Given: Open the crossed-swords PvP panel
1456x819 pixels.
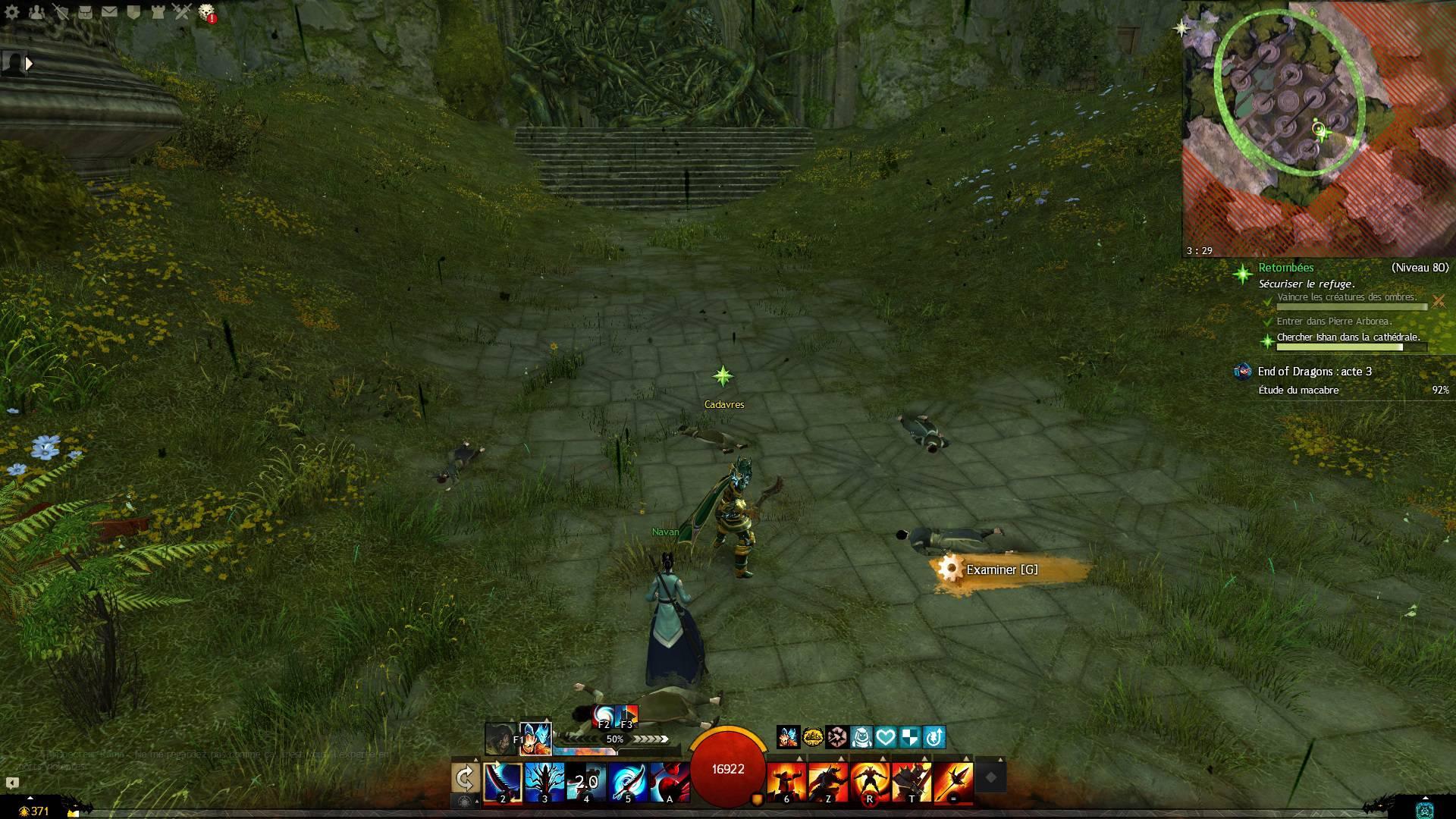Looking at the screenshot, I should (x=182, y=12).
